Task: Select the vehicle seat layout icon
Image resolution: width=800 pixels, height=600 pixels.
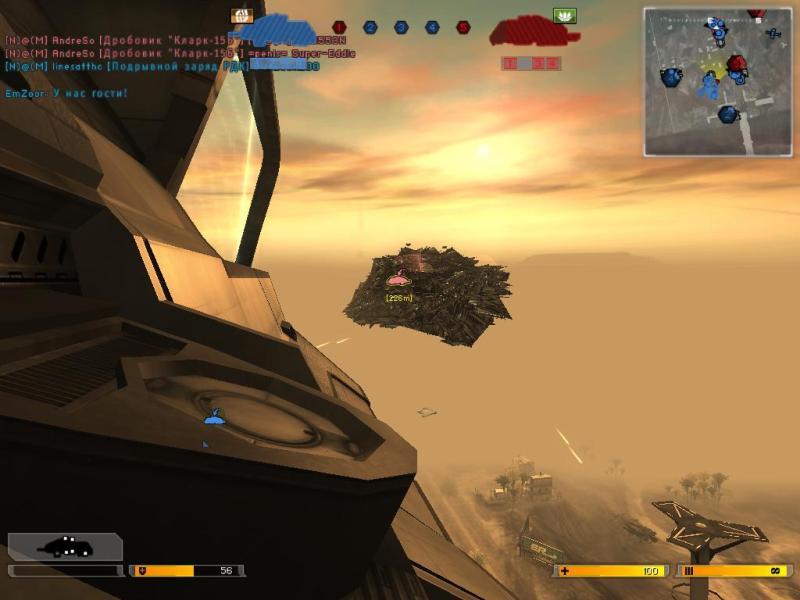Action: click(65, 547)
